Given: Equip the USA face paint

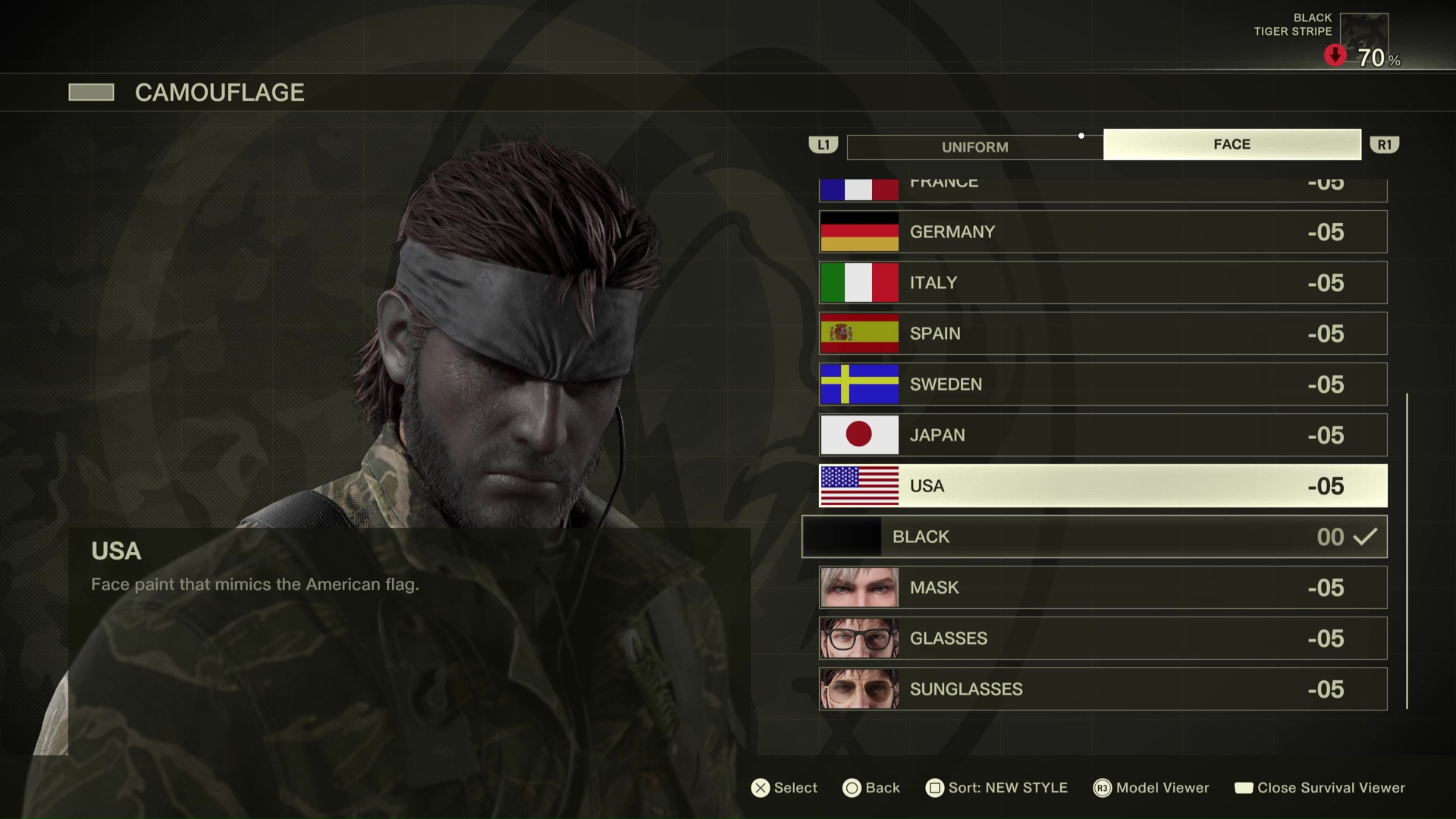Looking at the screenshot, I should click(1103, 486).
